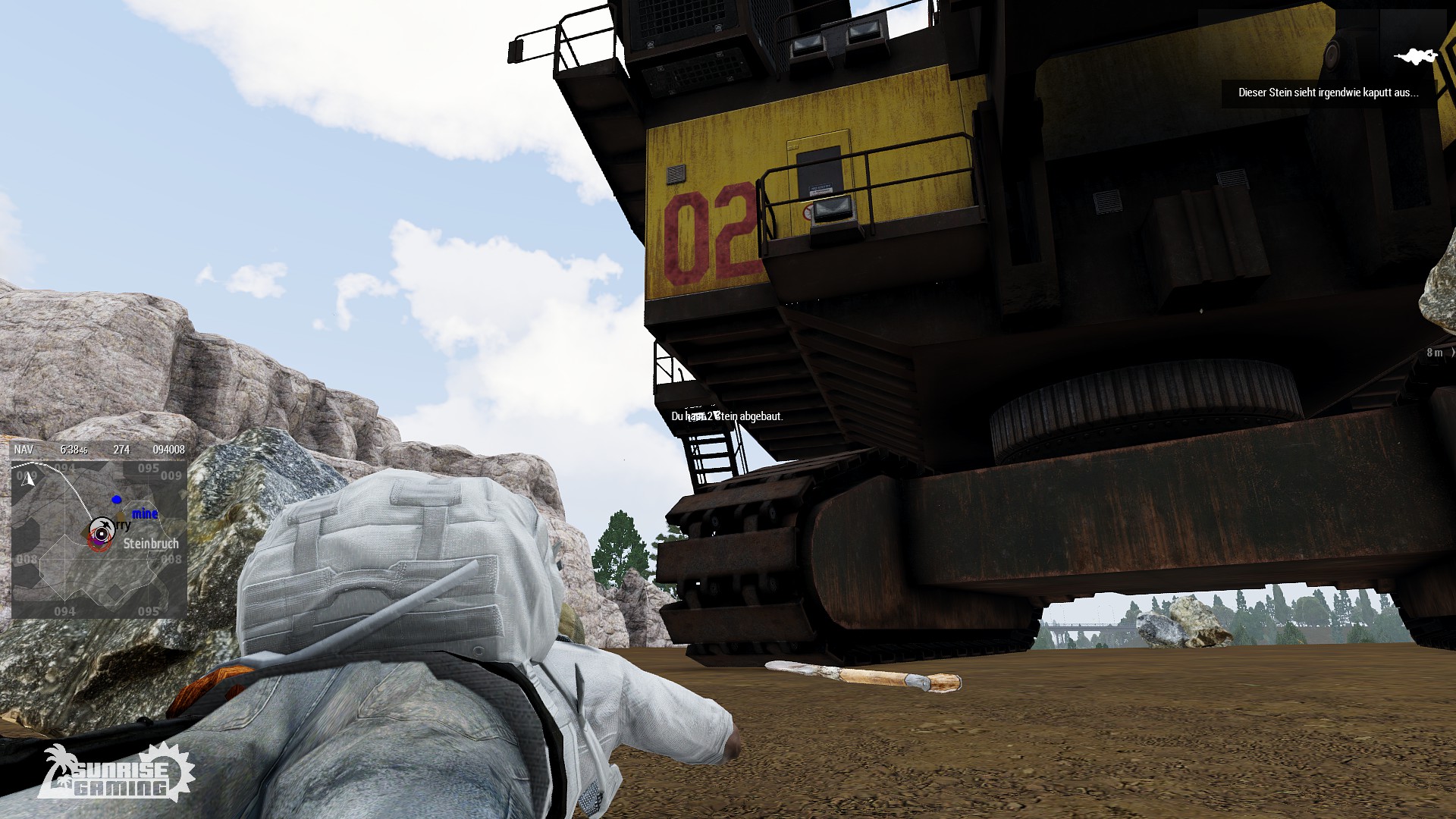Click the Steinbruch label on the minimap

pyautogui.click(x=151, y=544)
